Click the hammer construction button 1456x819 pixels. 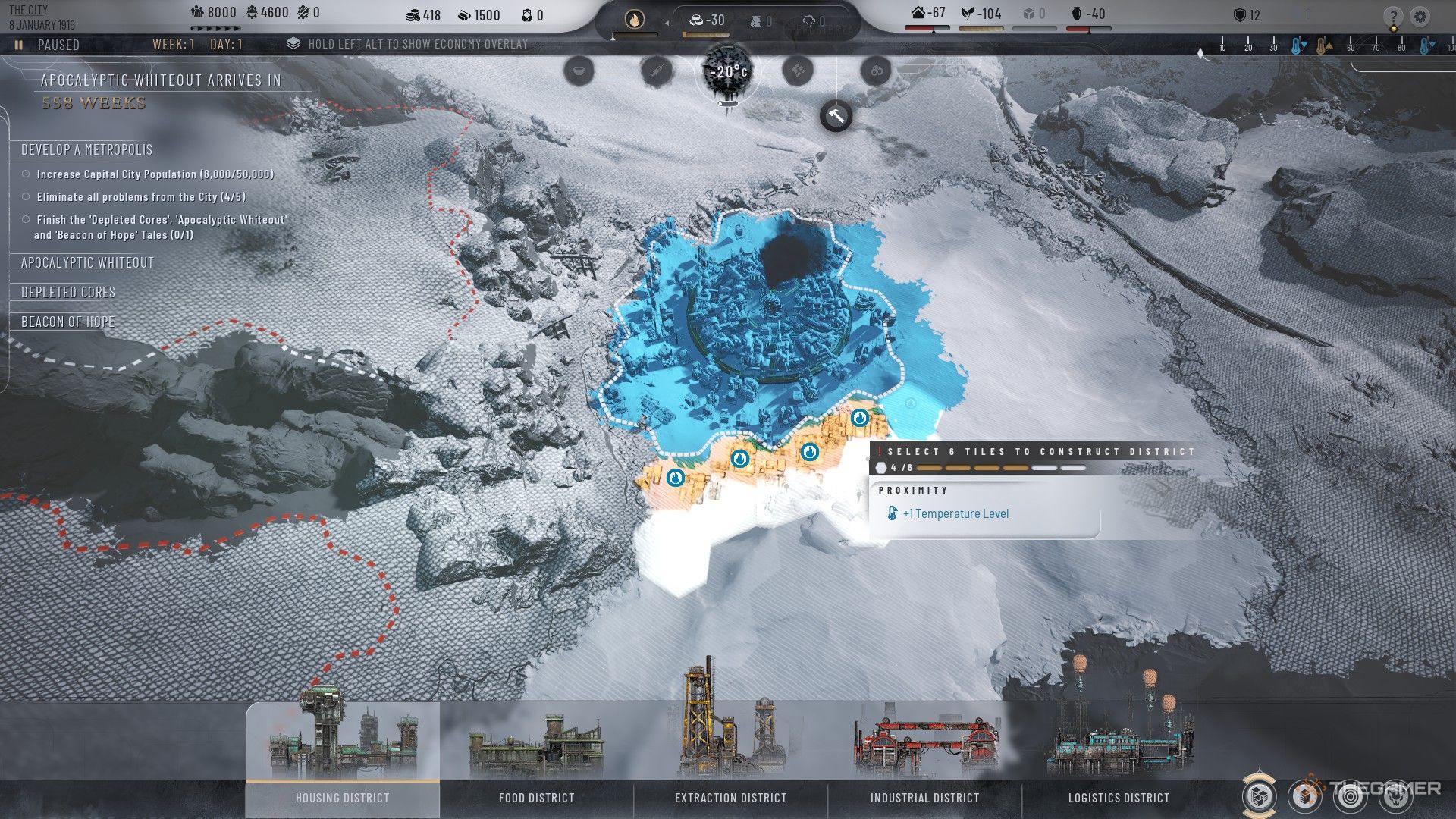tap(836, 117)
